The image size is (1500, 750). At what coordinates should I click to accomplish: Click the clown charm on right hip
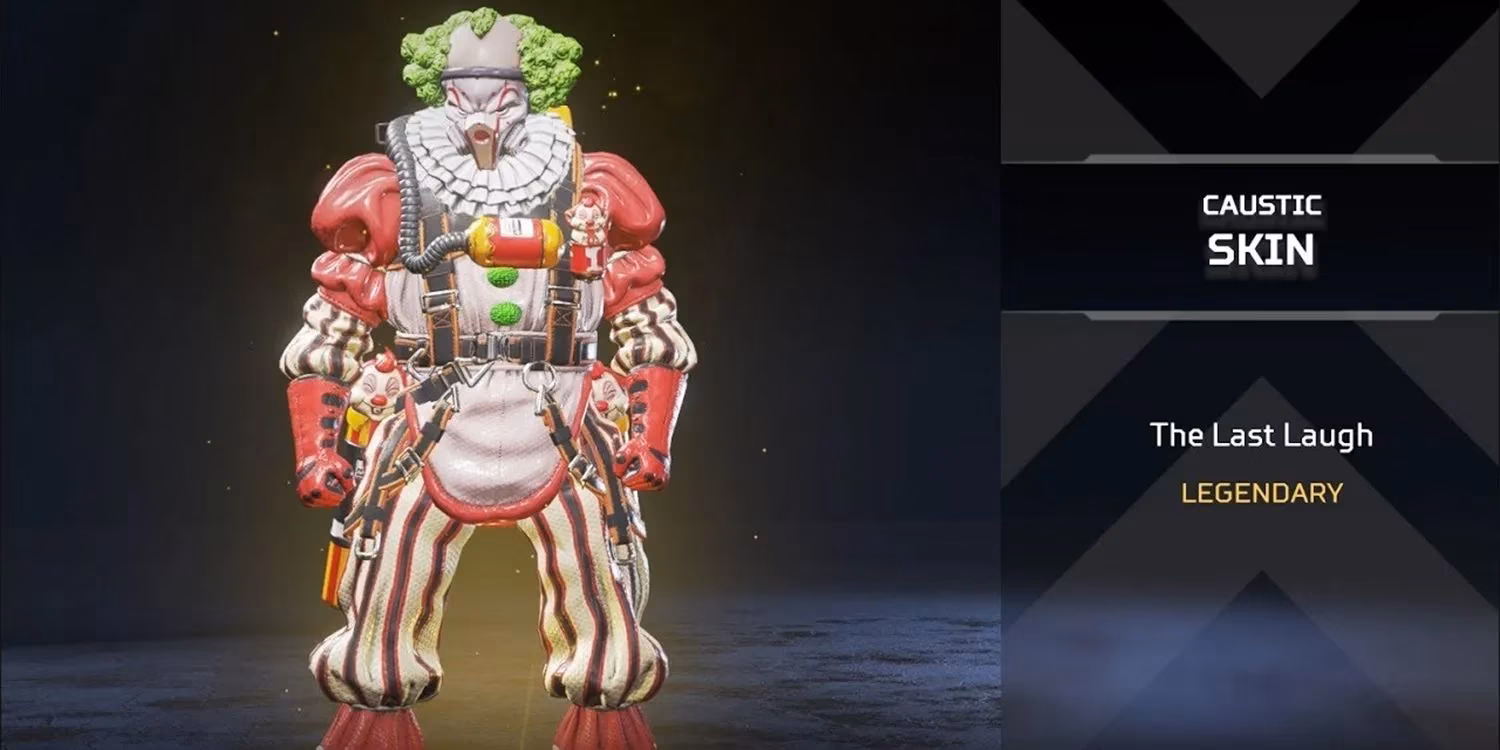coord(610,395)
